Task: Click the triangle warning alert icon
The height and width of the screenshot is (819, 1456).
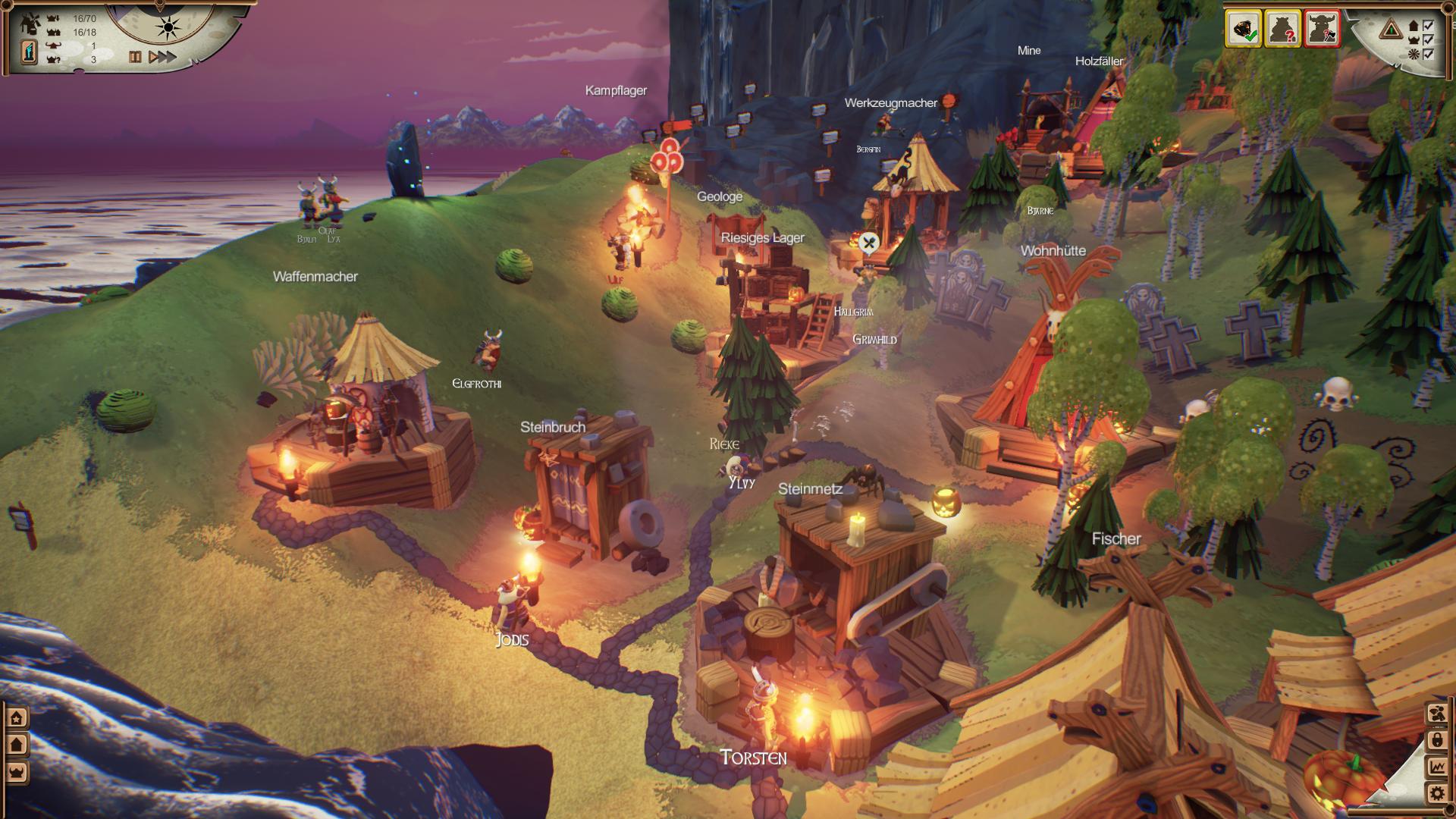Action: click(1391, 30)
